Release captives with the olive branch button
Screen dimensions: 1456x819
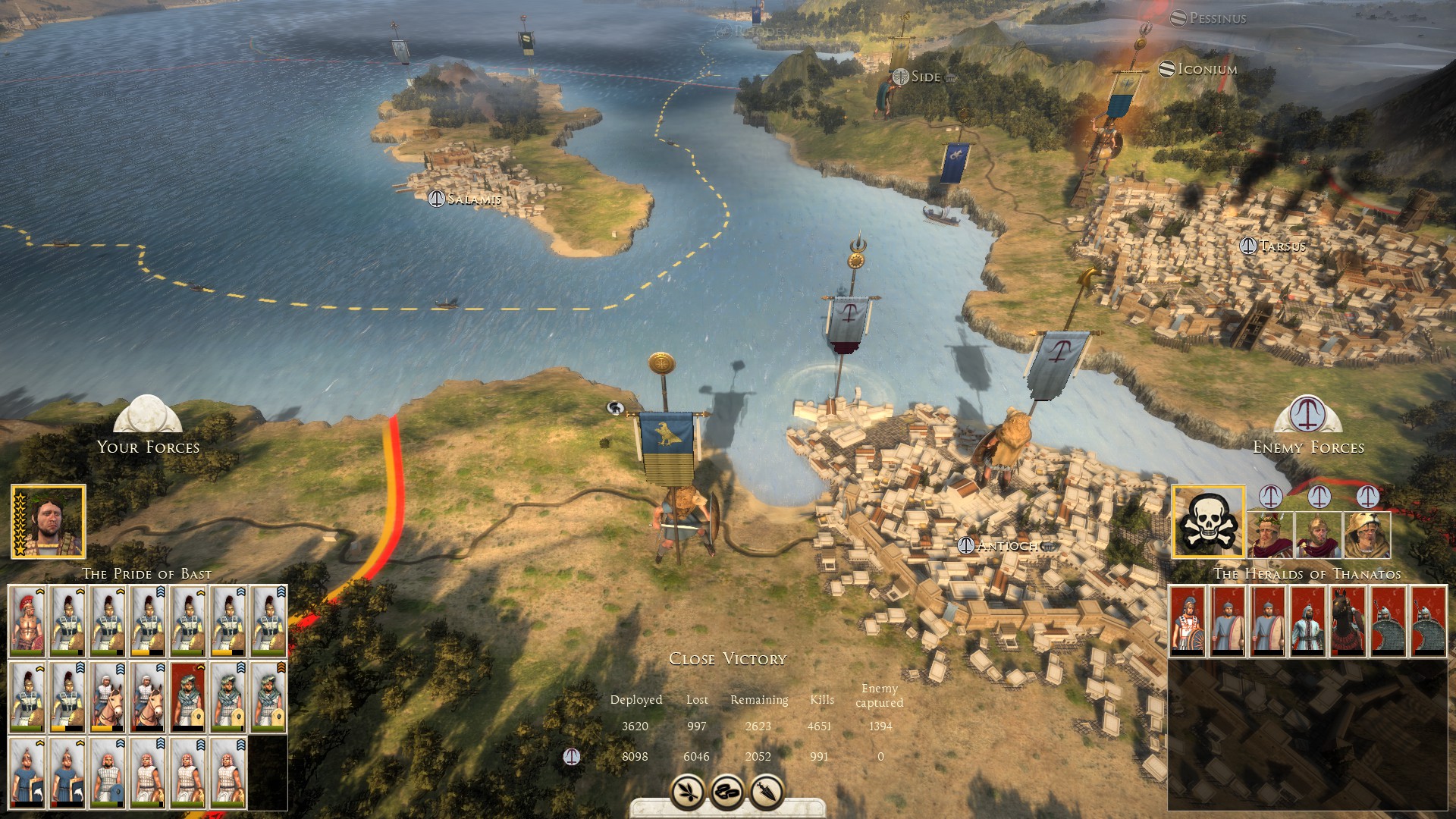688,792
